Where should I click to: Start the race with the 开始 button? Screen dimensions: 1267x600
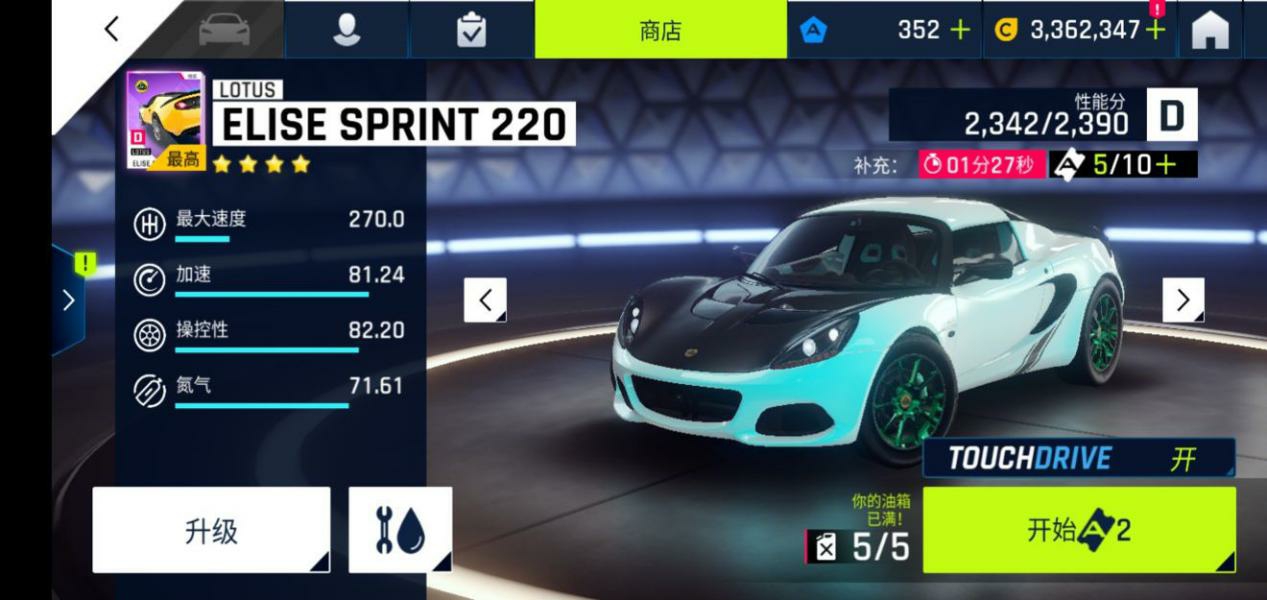1078,530
